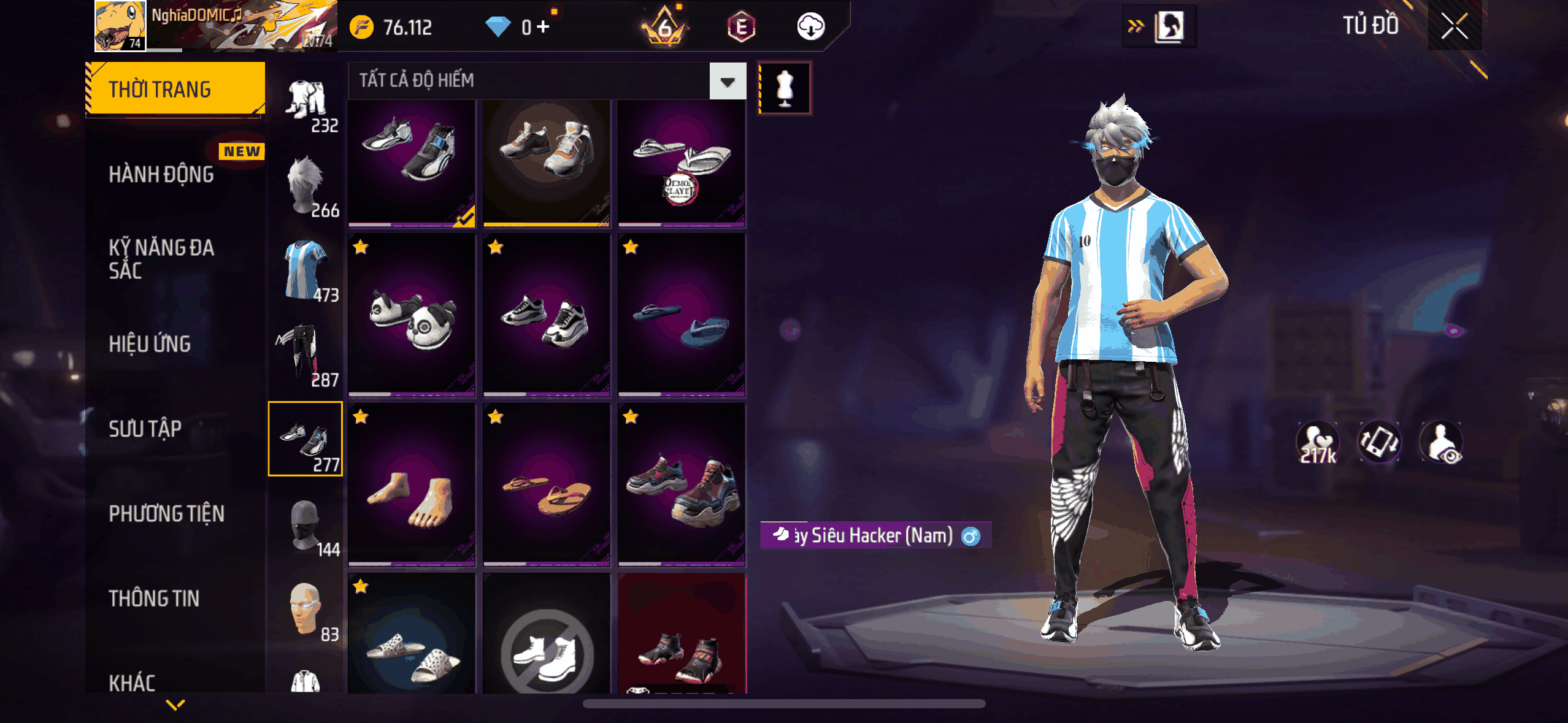Viewport: 1568px width, 723px height.
Task: Toggle the character view eye icon
Action: tap(1442, 443)
